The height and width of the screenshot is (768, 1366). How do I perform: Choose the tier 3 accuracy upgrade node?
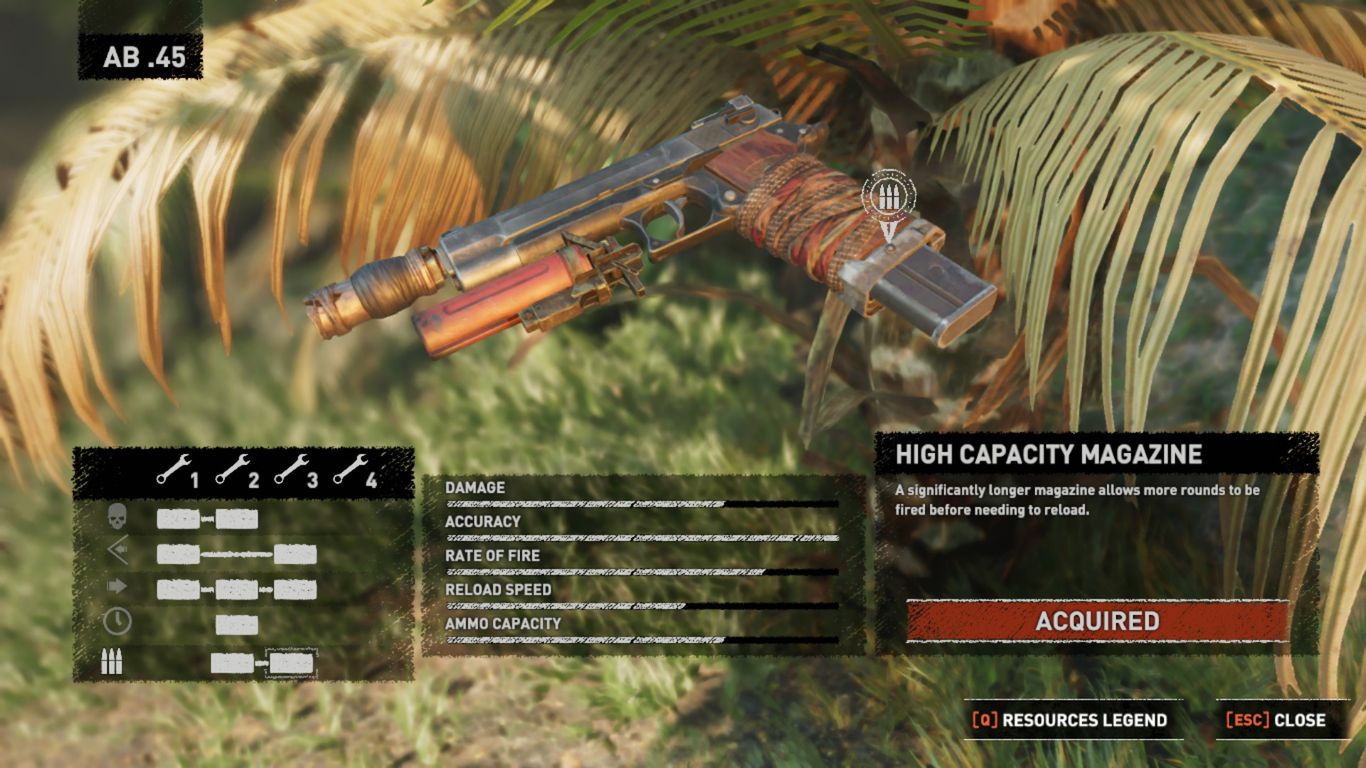pos(295,554)
